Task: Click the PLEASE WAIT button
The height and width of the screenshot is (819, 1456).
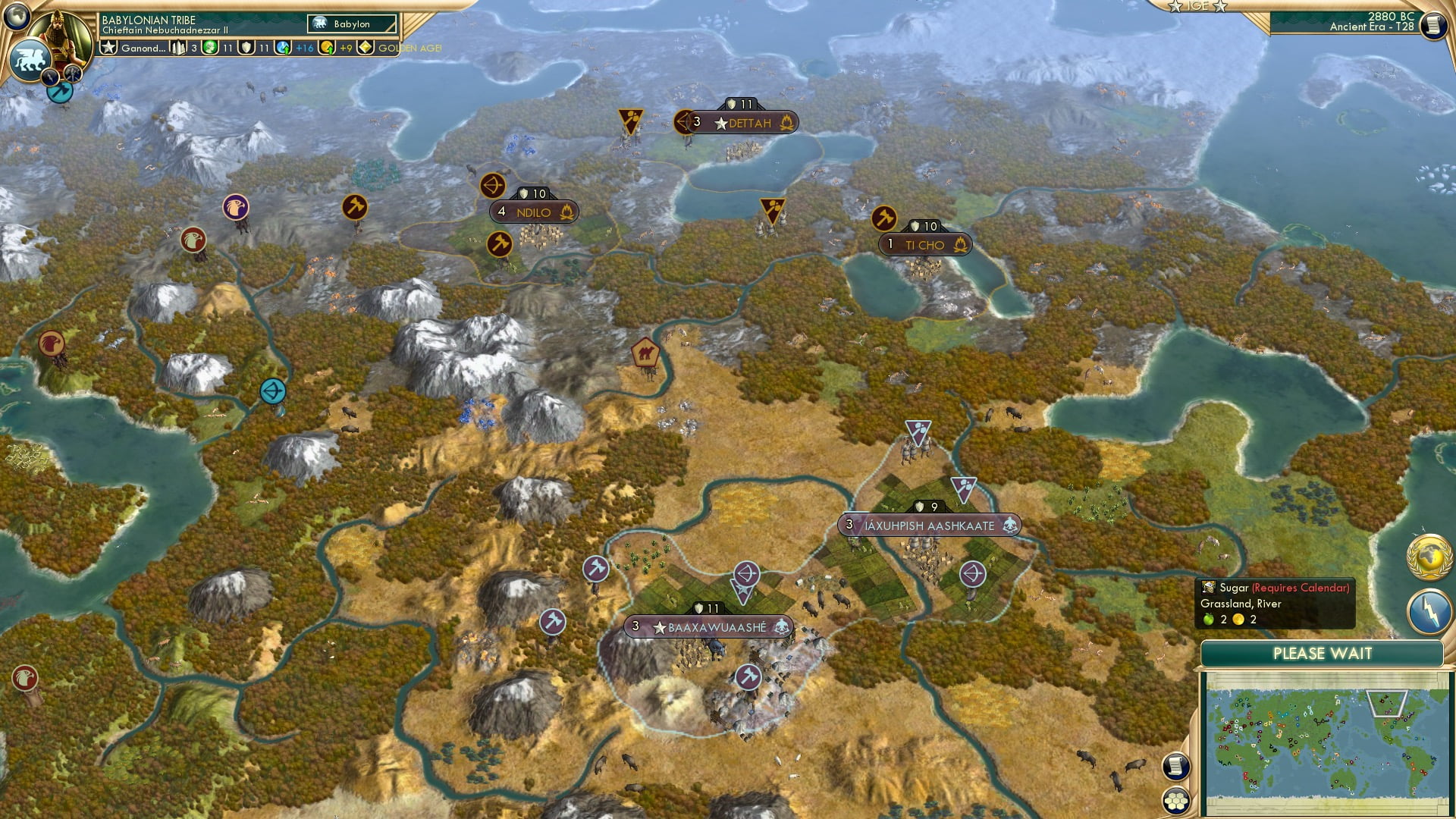Action: tap(1323, 652)
